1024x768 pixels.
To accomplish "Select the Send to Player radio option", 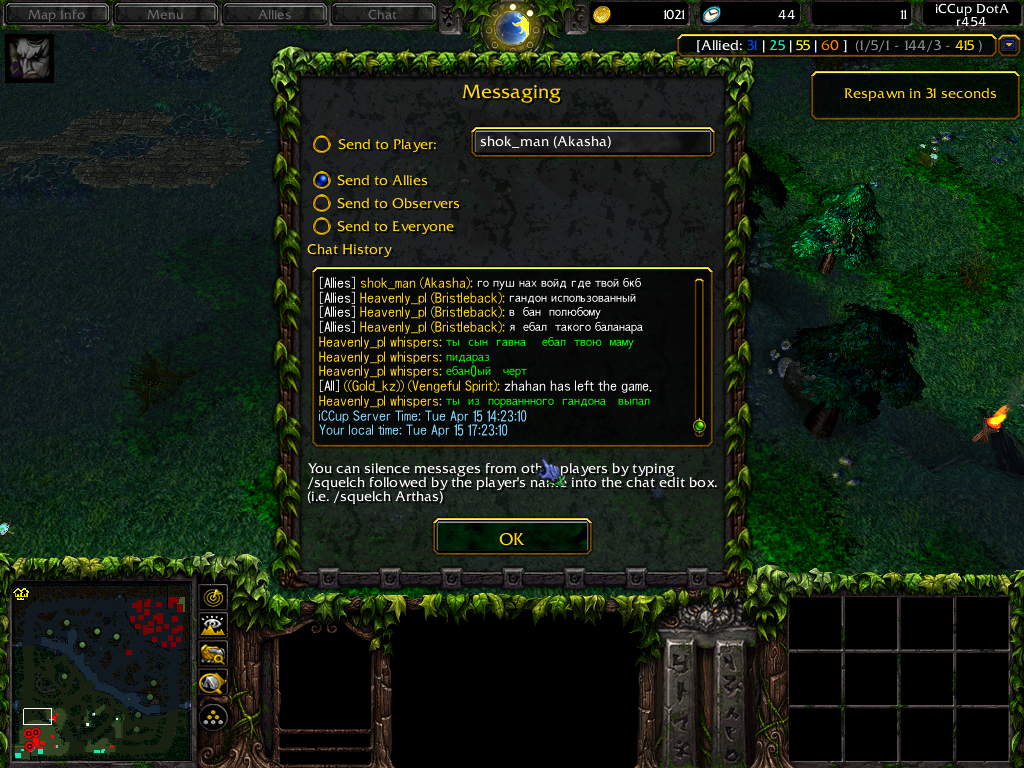I will pos(322,144).
